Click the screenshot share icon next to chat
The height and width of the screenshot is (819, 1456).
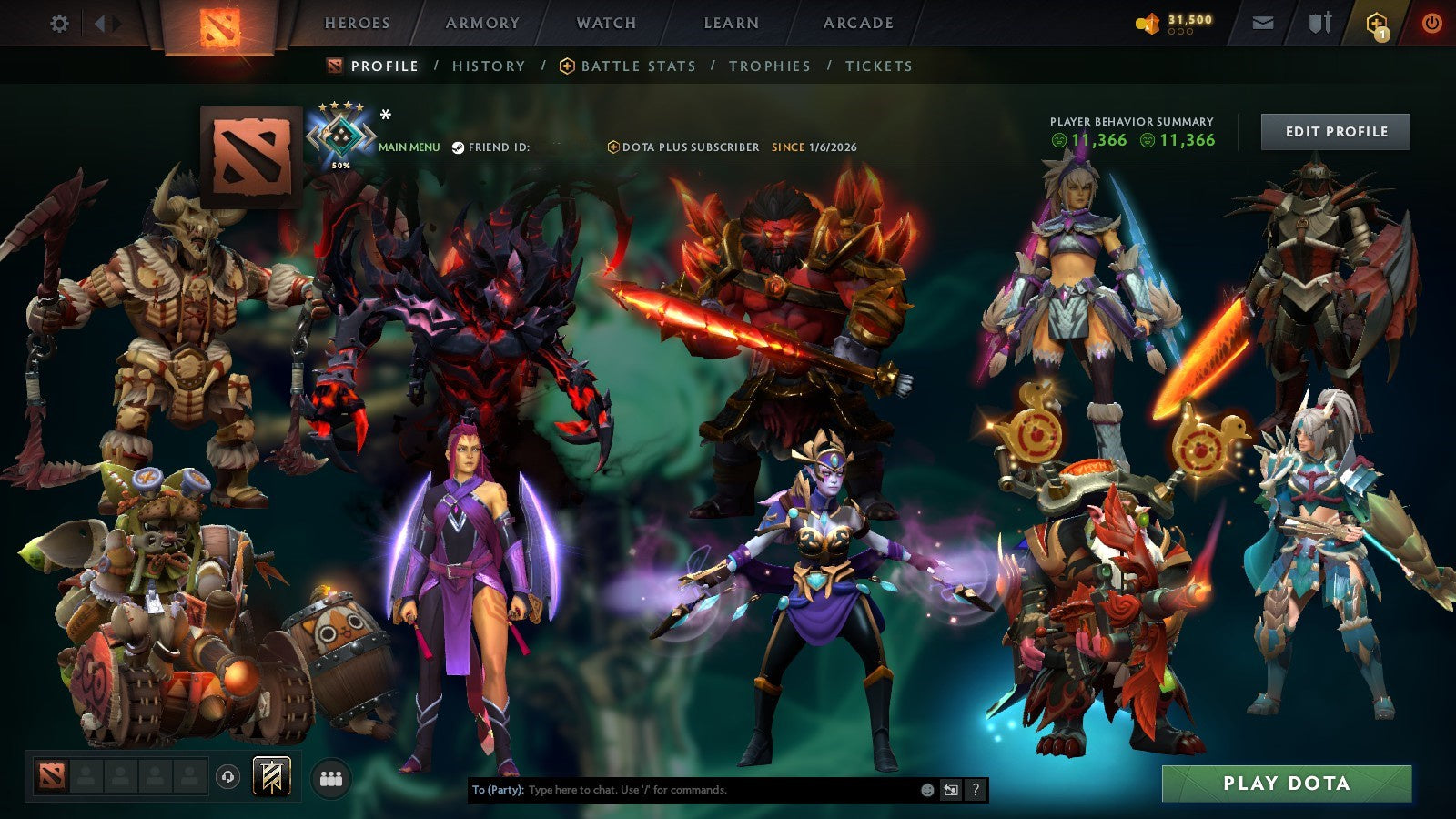[x=950, y=790]
